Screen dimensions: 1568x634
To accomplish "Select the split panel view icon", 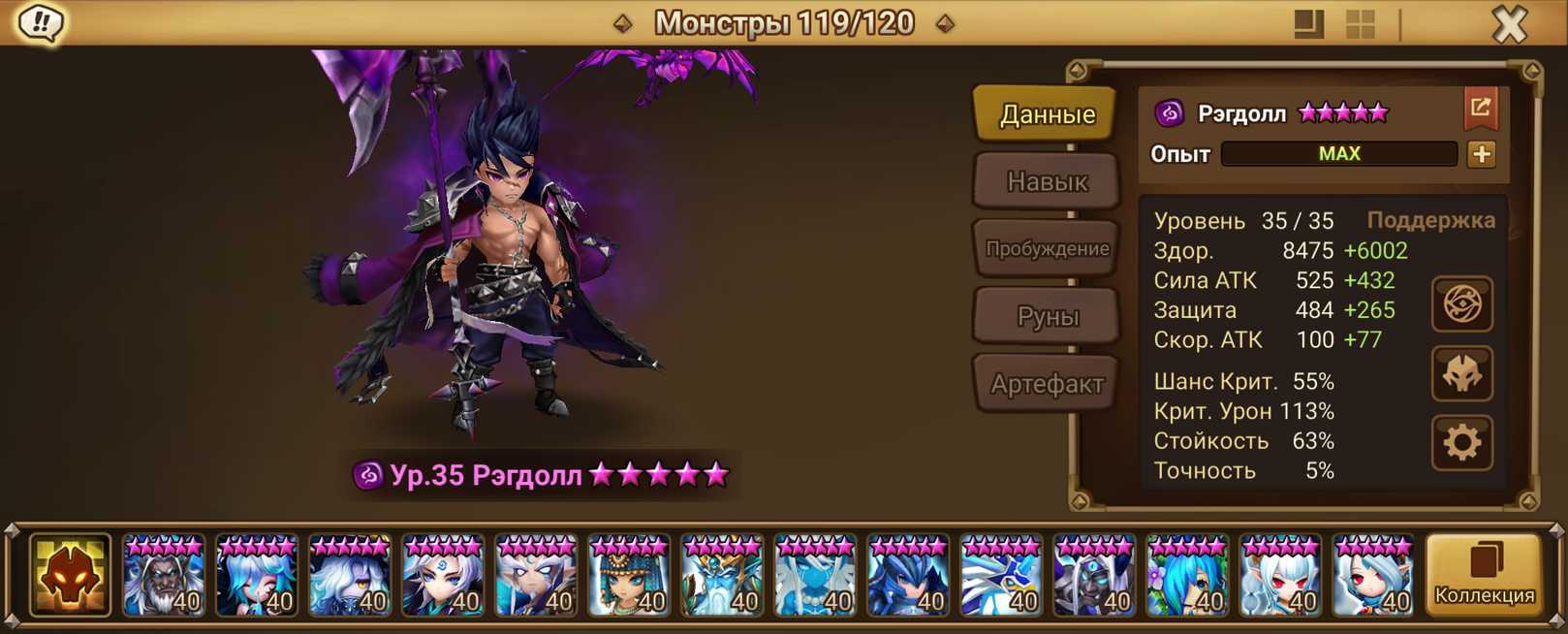I will point(1308,24).
